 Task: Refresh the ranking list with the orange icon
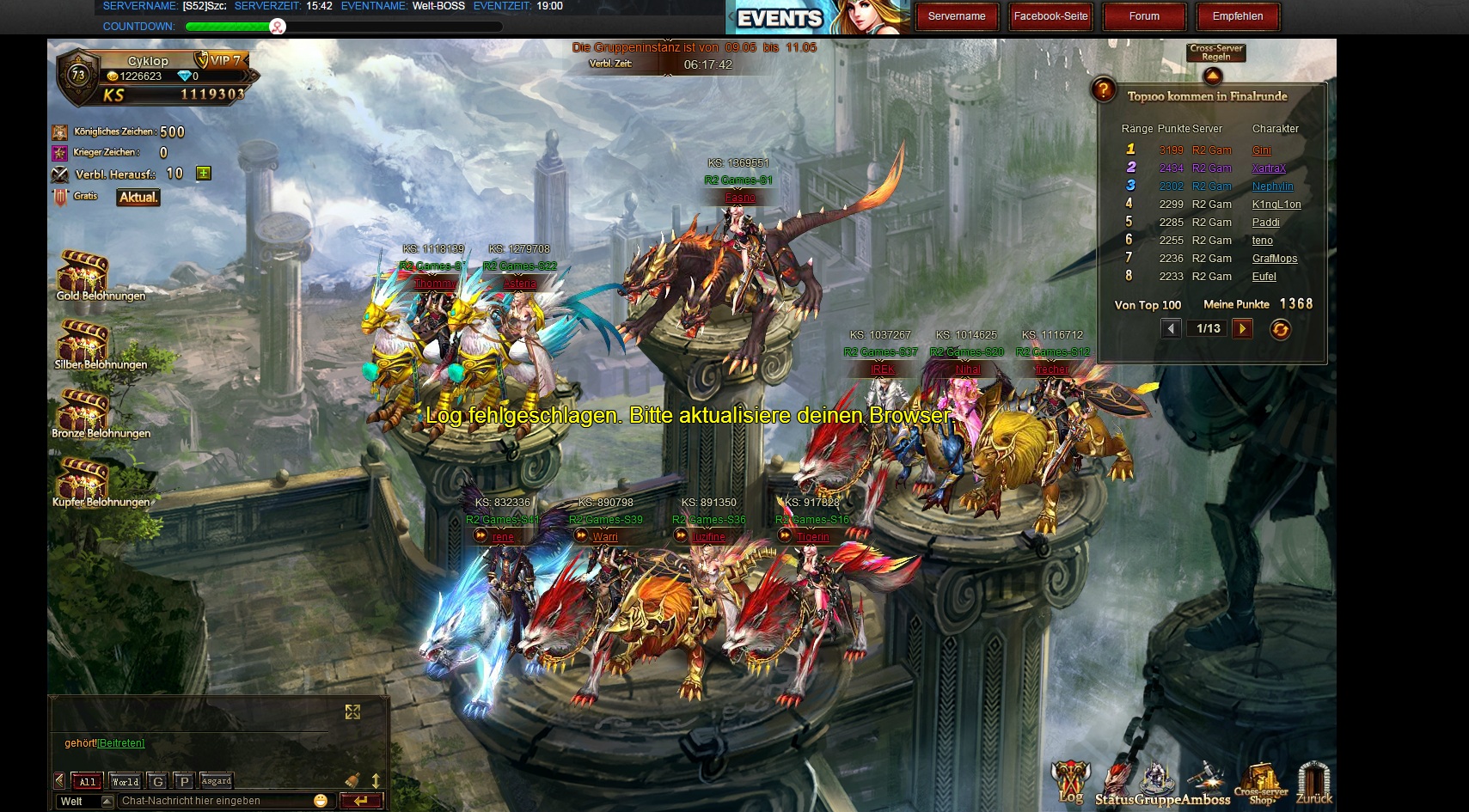pyautogui.click(x=1280, y=329)
